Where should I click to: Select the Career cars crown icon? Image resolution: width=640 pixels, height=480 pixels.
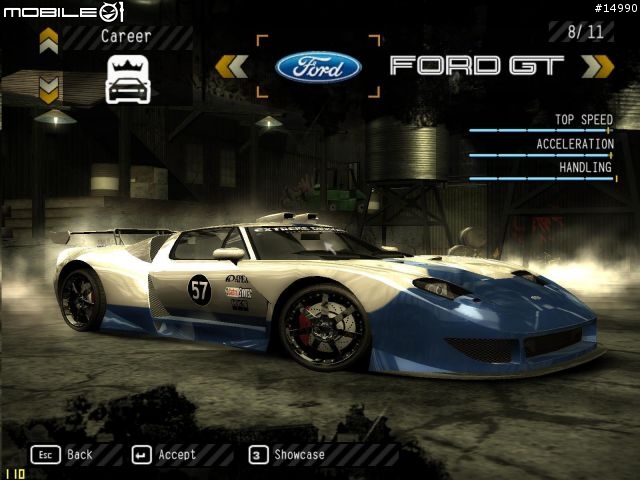click(127, 79)
